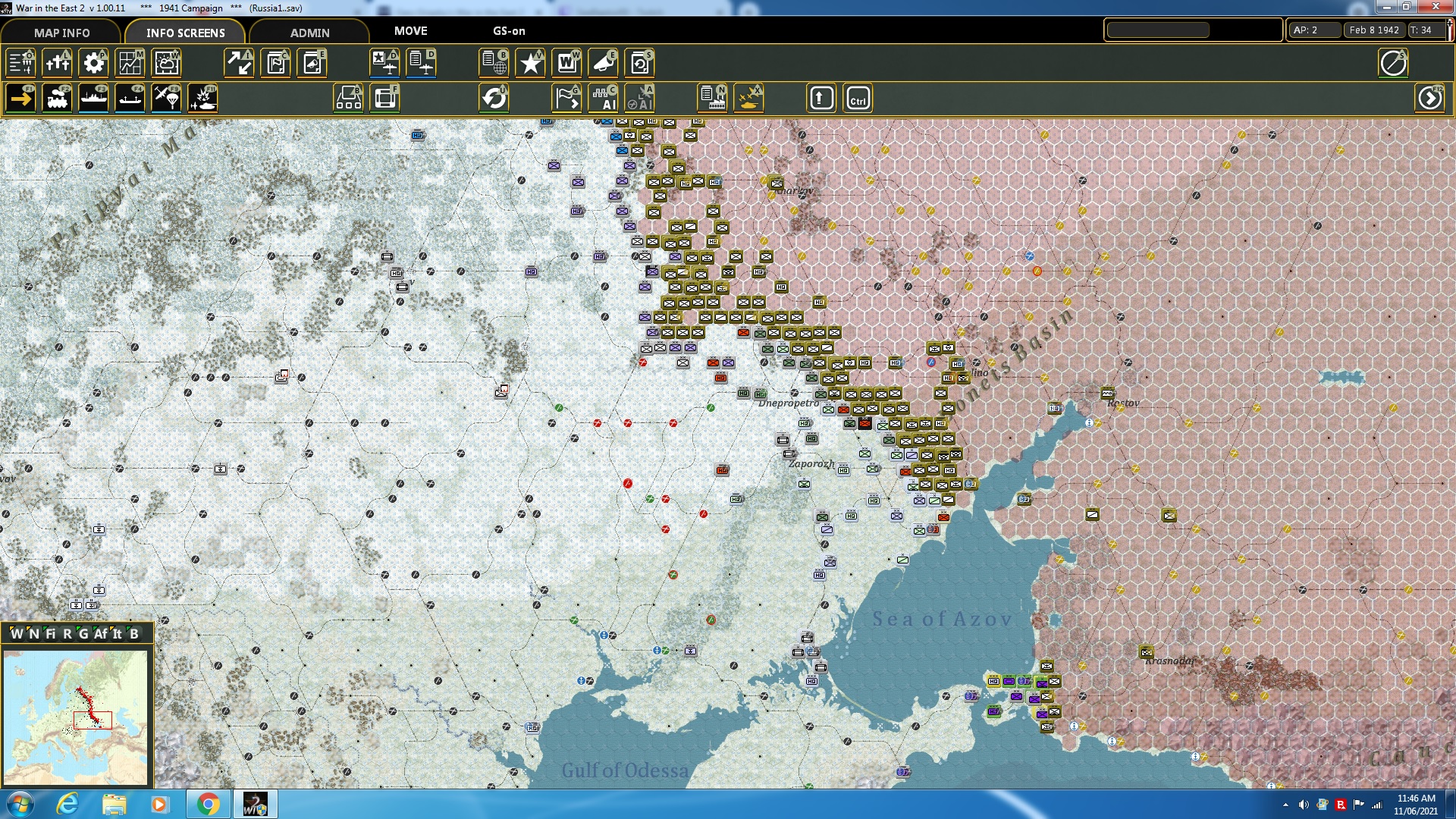Click the MOVE mode selector
1456x819 pixels.
[410, 31]
